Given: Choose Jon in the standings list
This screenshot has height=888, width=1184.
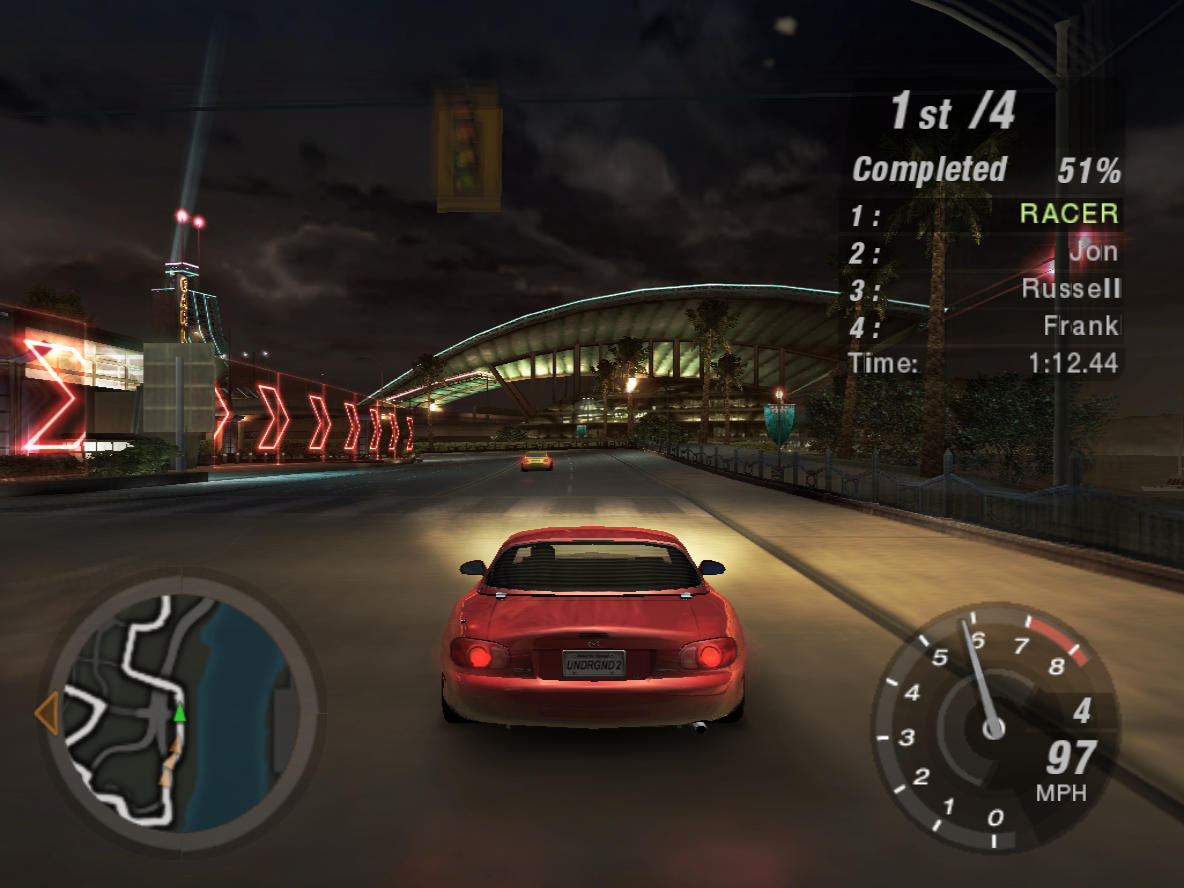Looking at the screenshot, I should 1092,251.
